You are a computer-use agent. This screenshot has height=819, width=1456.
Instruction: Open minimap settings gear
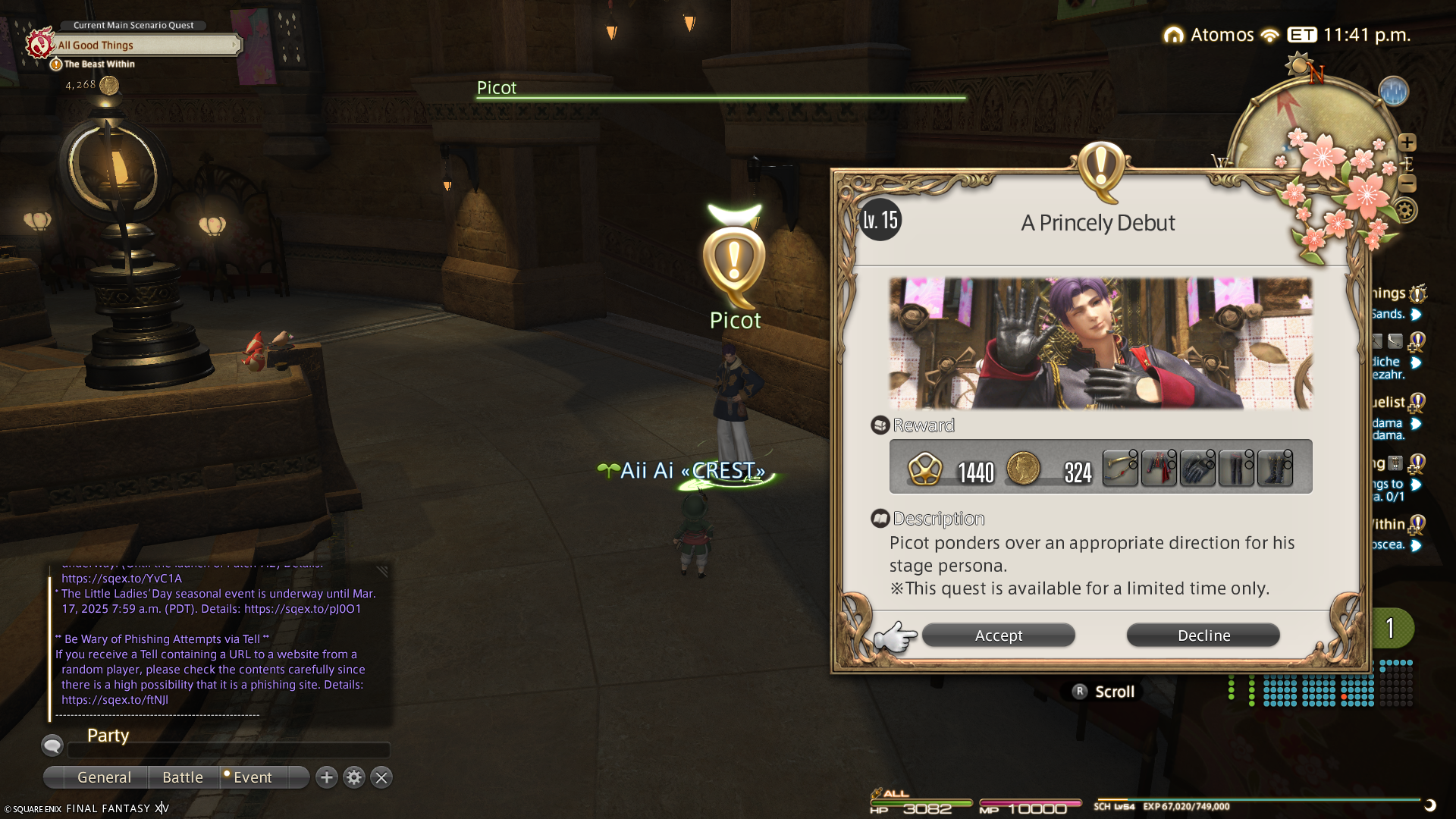coord(1405,211)
